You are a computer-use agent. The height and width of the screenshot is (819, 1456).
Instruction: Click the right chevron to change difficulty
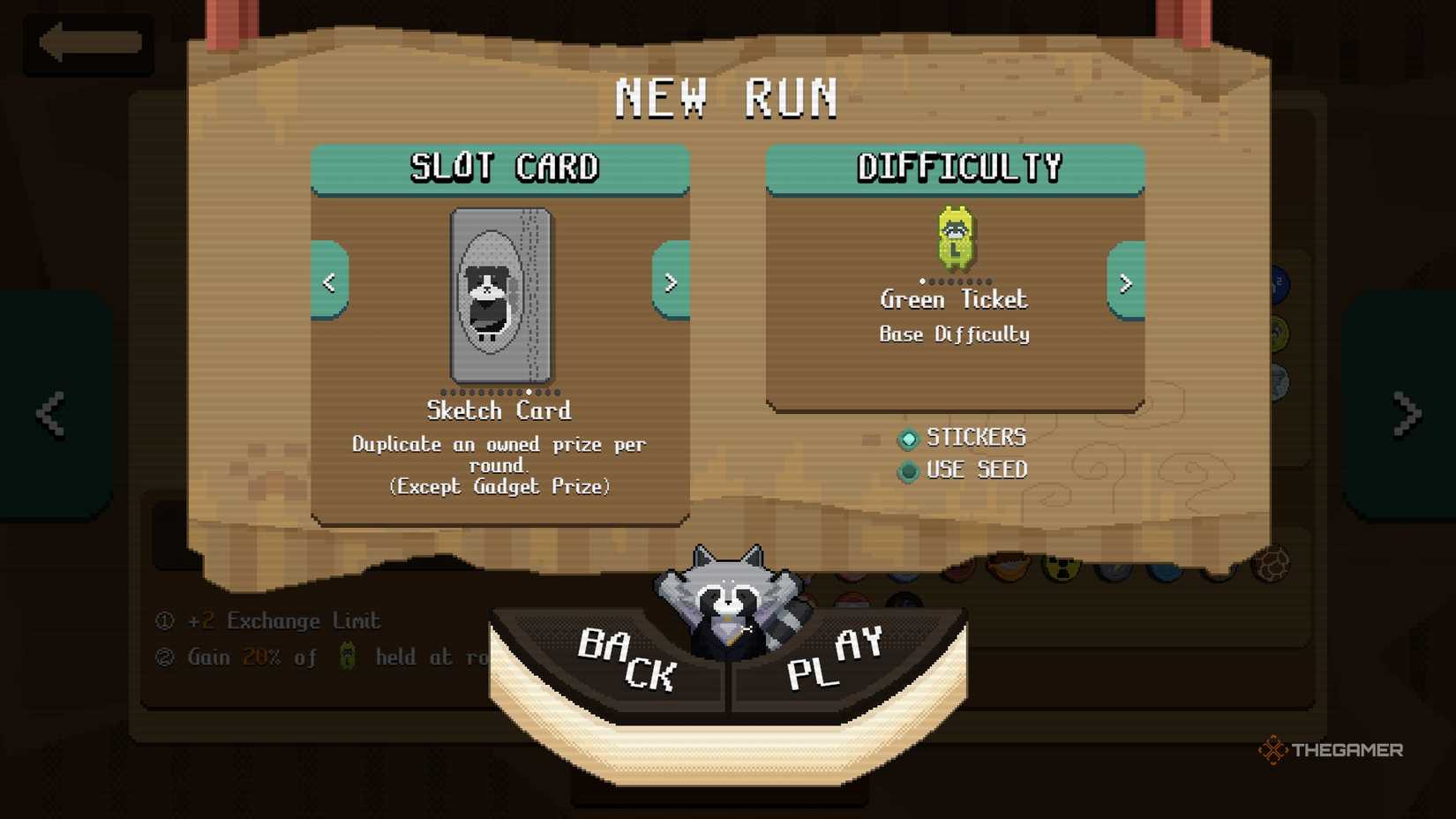pos(1126,284)
